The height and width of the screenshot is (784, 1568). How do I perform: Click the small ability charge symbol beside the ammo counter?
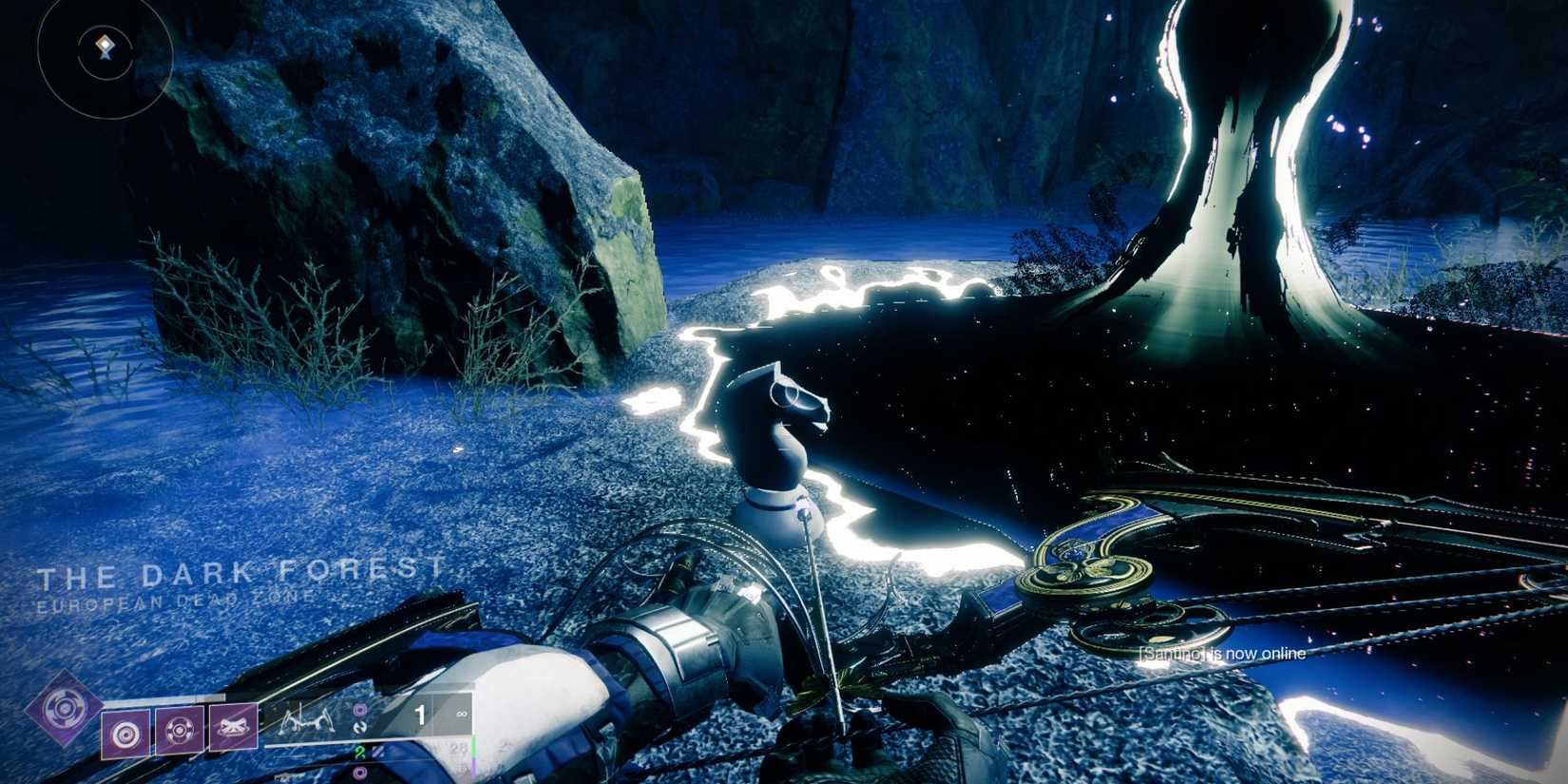pyautogui.click(x=361, y=730)
